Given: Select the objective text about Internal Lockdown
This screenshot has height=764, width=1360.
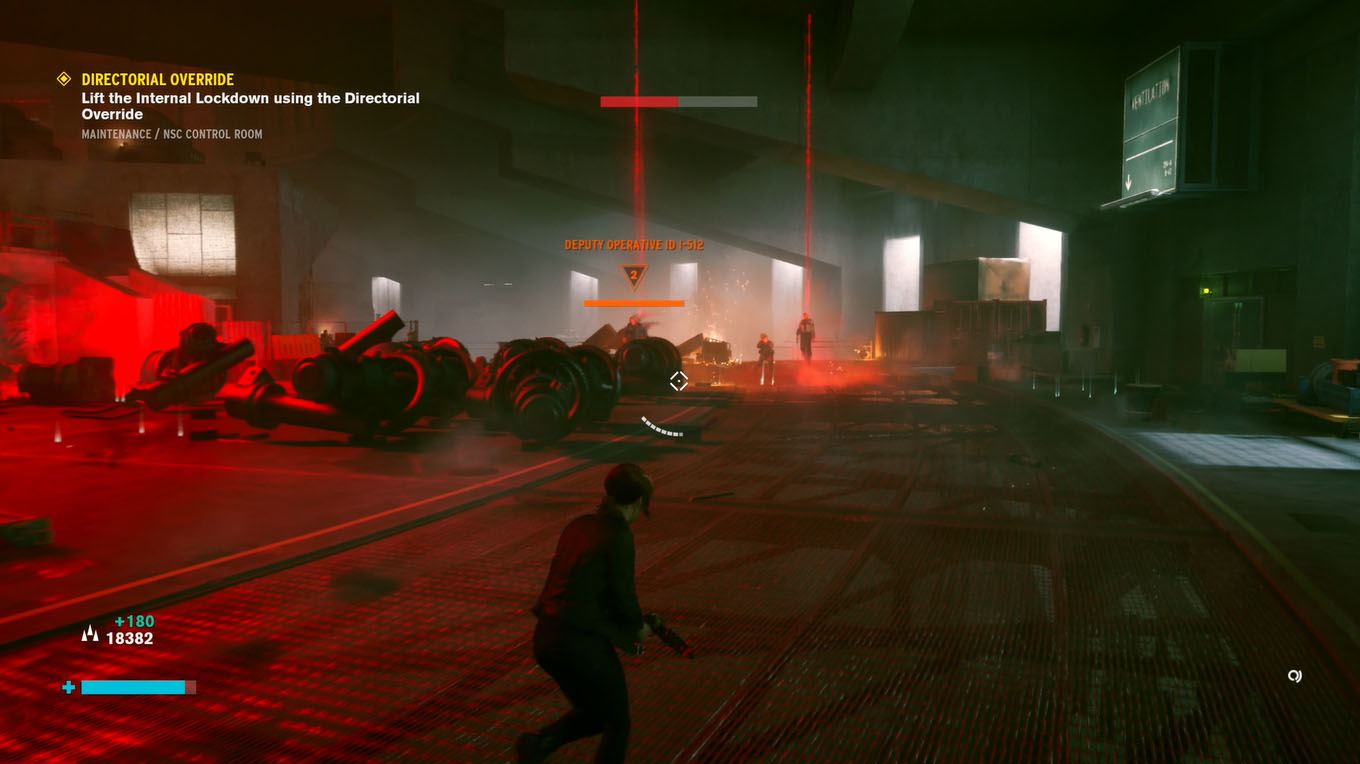Looking at the screenshot, I should click(x=250, y=106).
